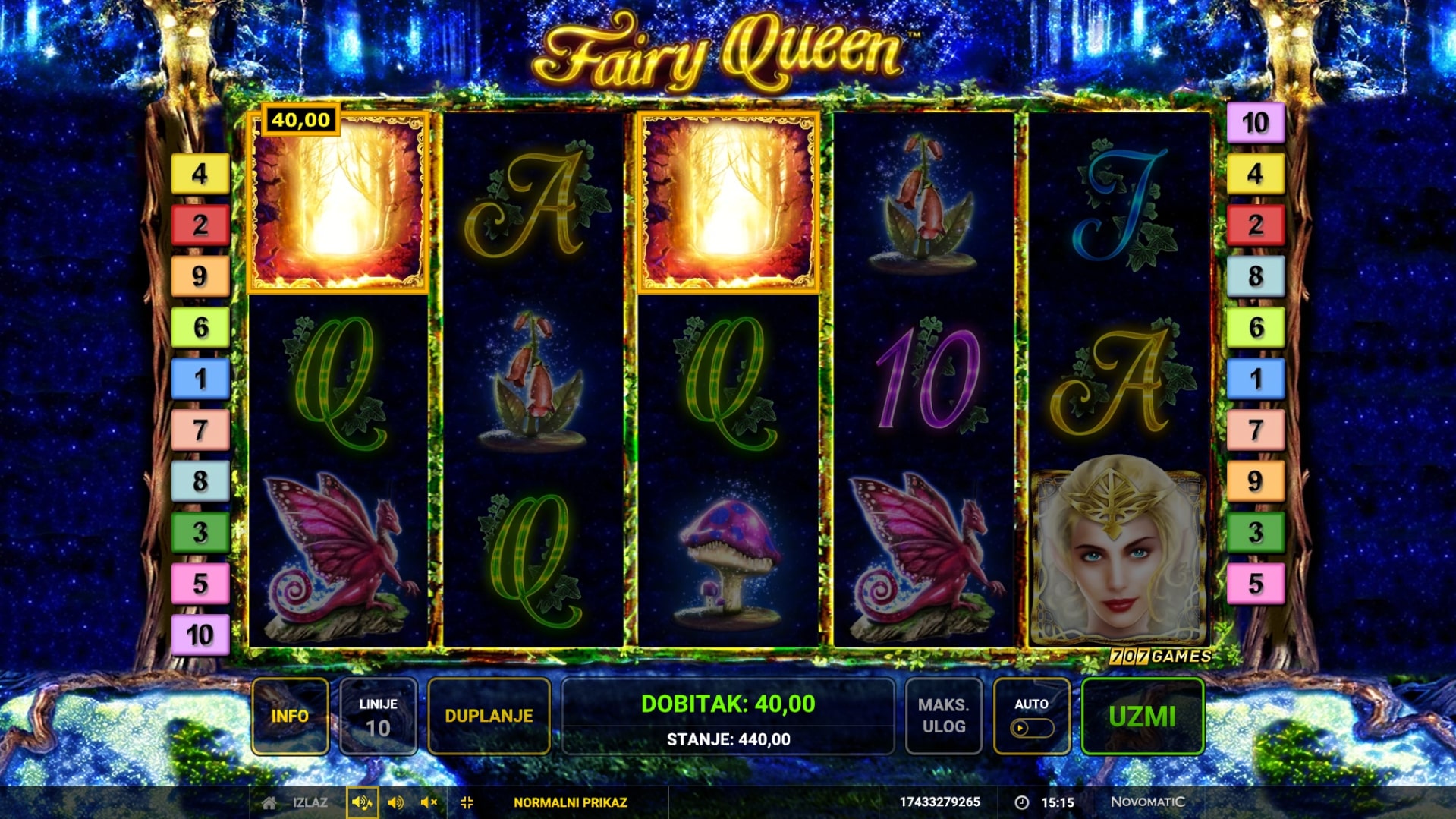Gamble the win with DUPLANJE
The image size is (1456, 819).
click(489, 716)
